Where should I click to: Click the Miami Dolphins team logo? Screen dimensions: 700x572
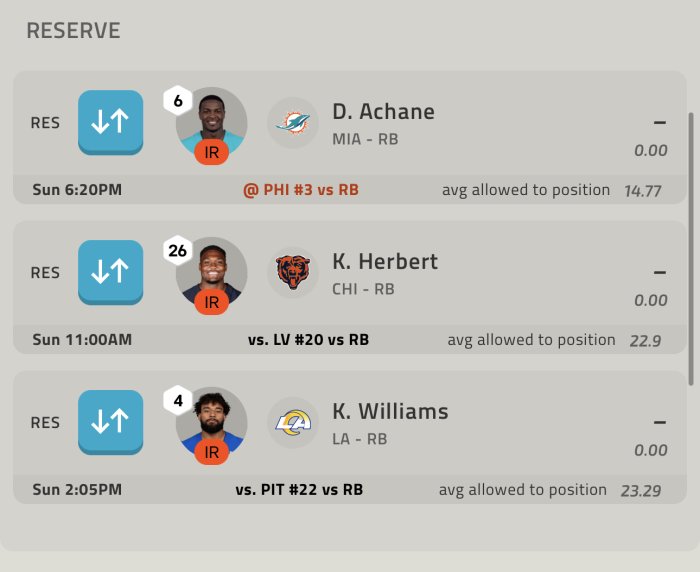click(293, 123)
